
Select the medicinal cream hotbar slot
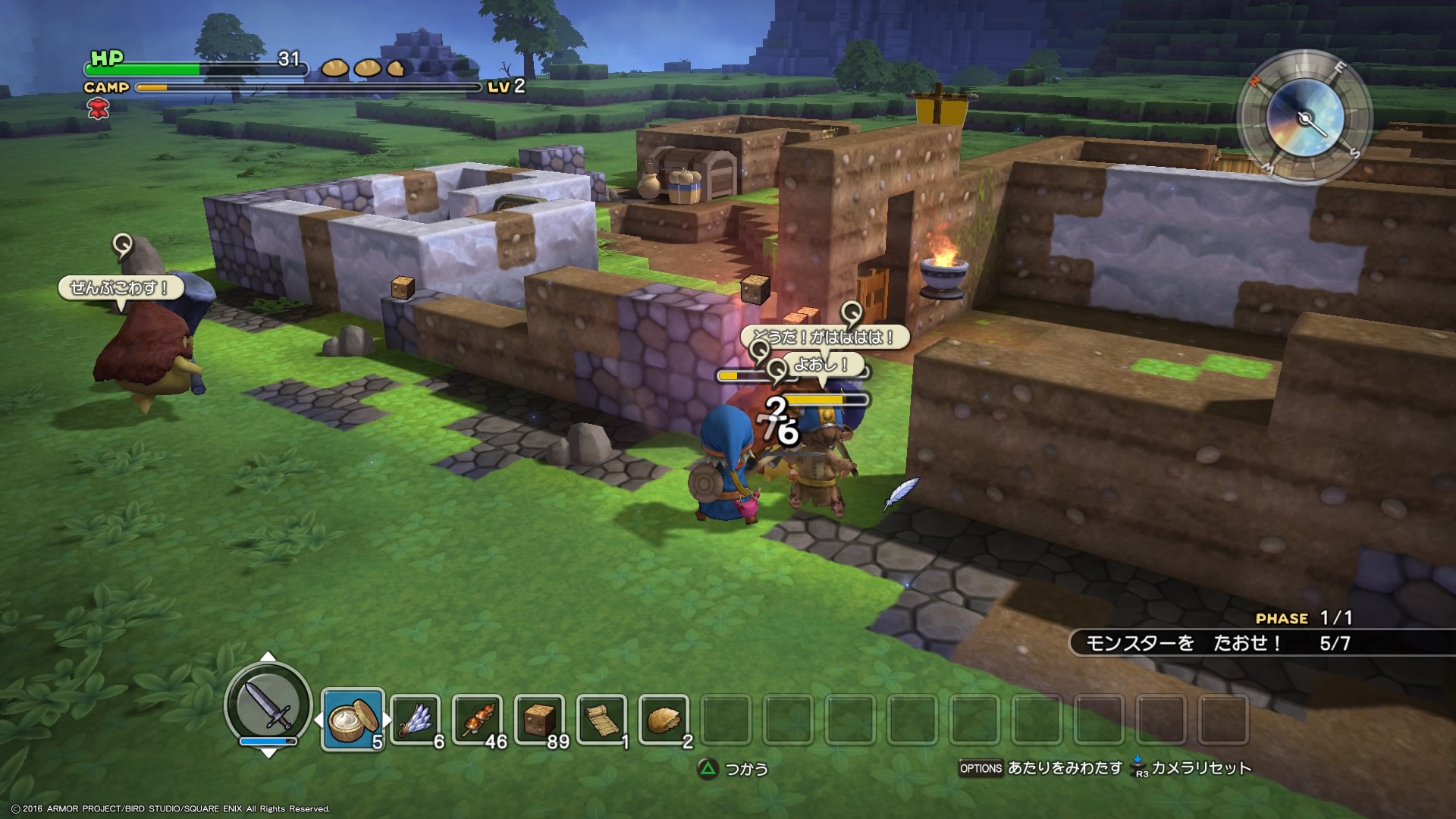[353, 719]
